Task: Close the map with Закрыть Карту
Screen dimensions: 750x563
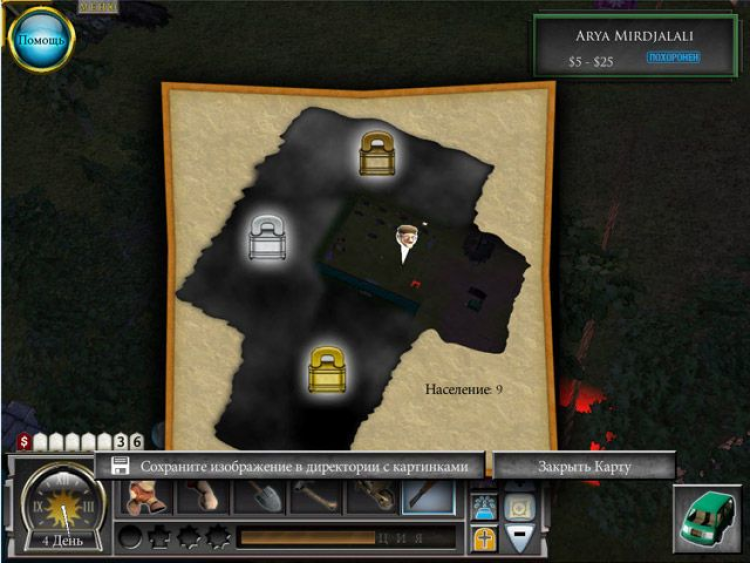Action: [x=585, y=466]
